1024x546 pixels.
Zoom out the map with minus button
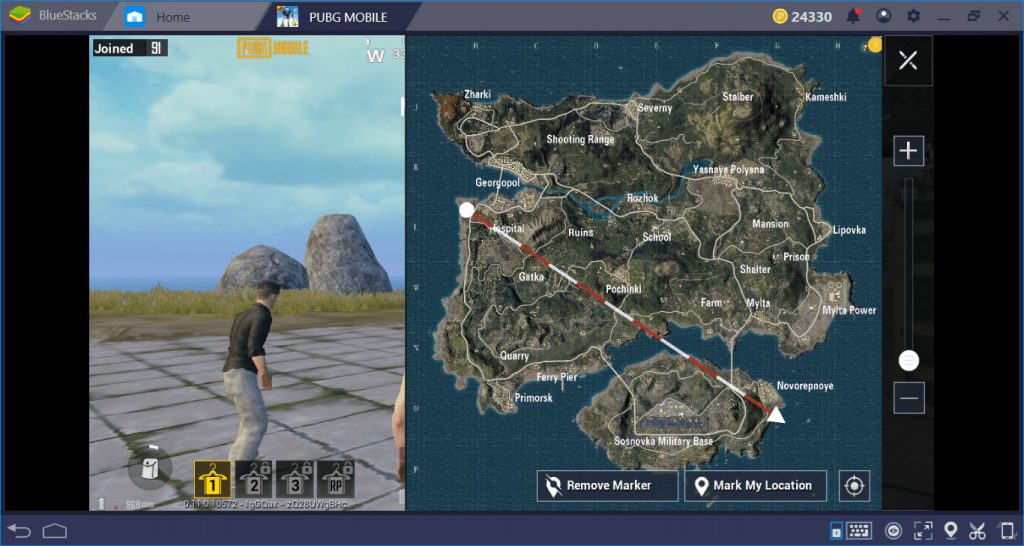click(908, 397)
